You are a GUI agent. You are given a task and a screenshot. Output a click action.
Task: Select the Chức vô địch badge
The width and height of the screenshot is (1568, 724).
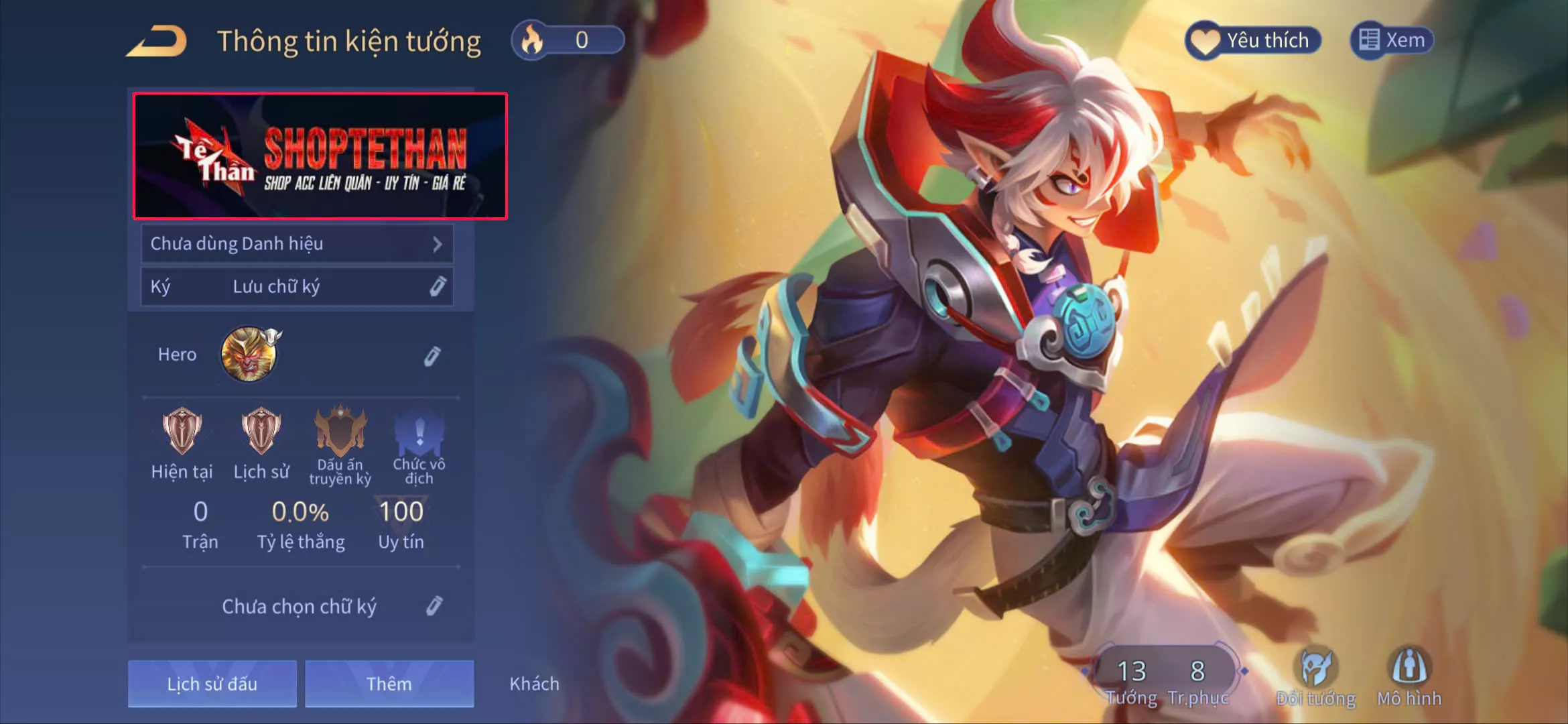419,434
